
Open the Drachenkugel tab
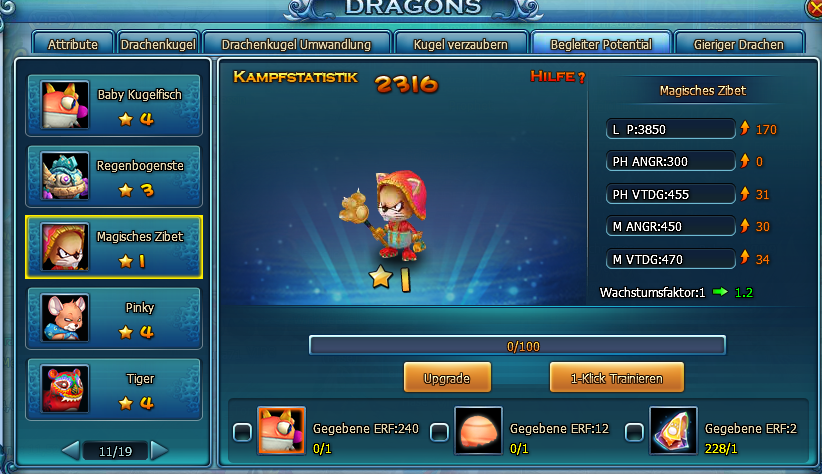tap(158, 44)
